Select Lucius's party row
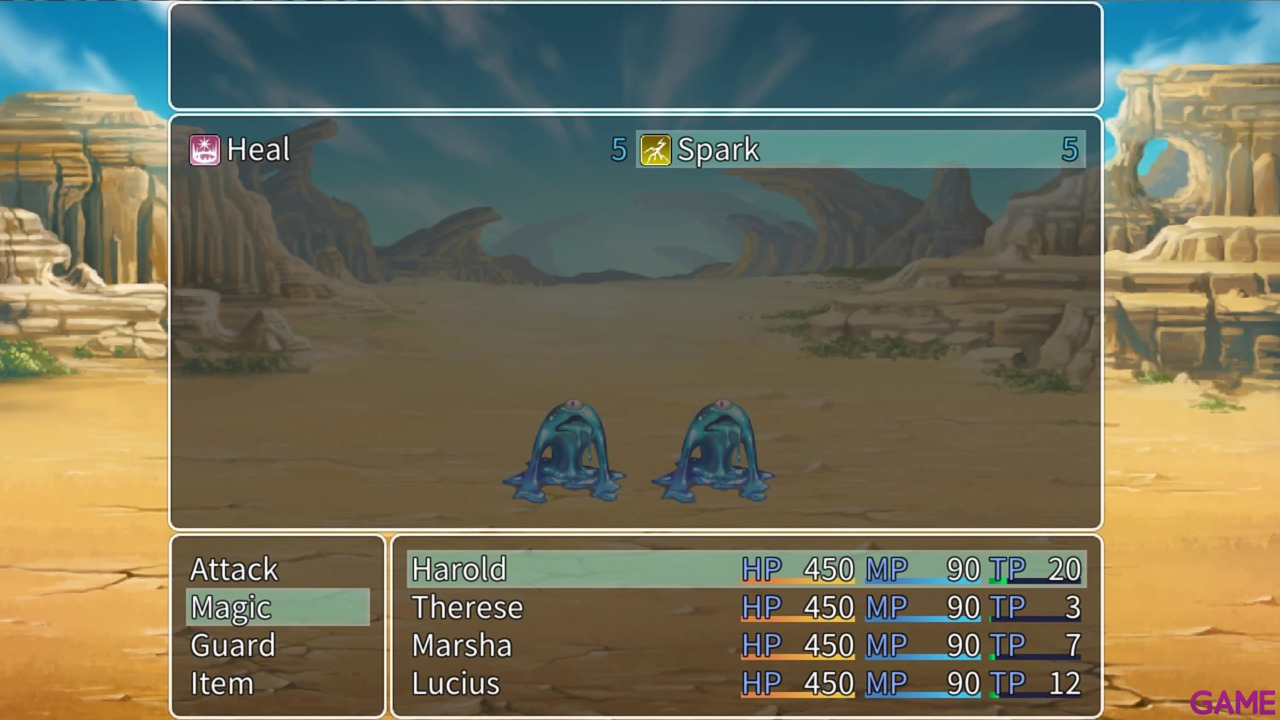 pyautogui.click(x=455, y=683)
